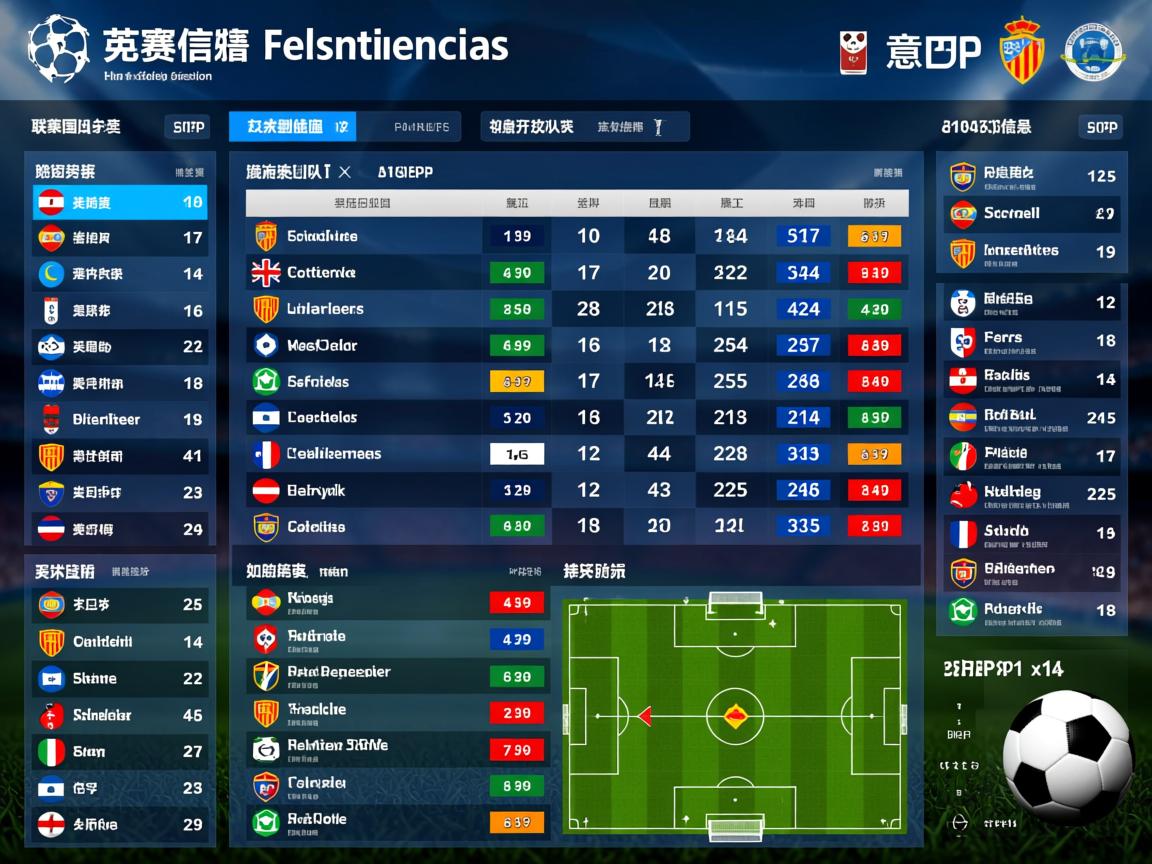Select the Bitenlteer entry in the left list
Viewport: 1152px width, 864px height.
[106, 419]
